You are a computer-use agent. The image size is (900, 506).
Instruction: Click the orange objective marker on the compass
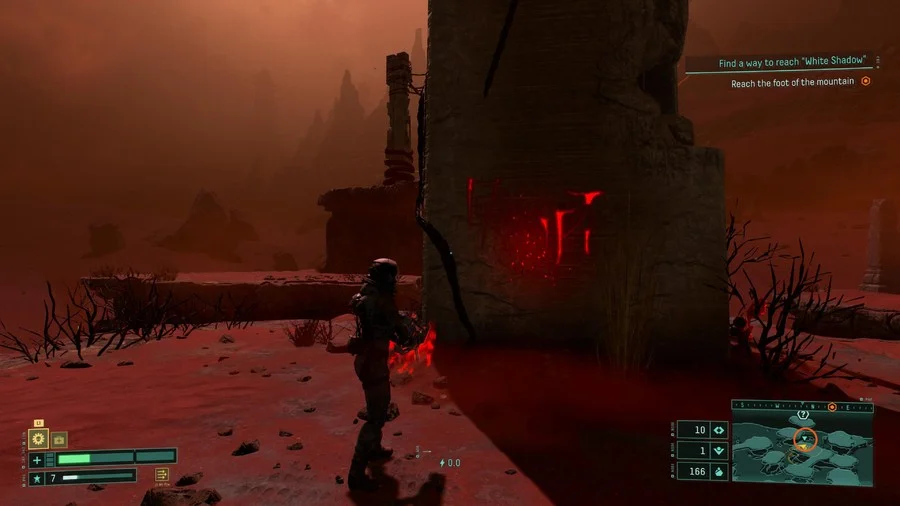click(x=832, y=407)
